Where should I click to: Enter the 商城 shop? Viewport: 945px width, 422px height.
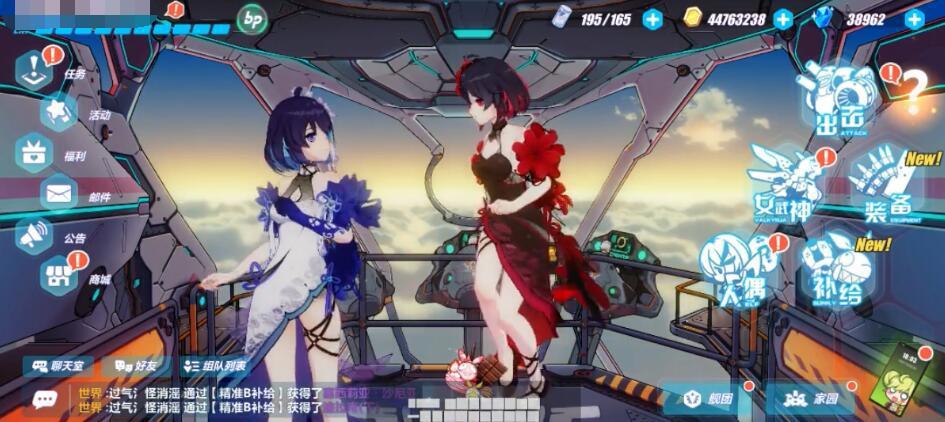pyautogui.click(x=60, y=274)
